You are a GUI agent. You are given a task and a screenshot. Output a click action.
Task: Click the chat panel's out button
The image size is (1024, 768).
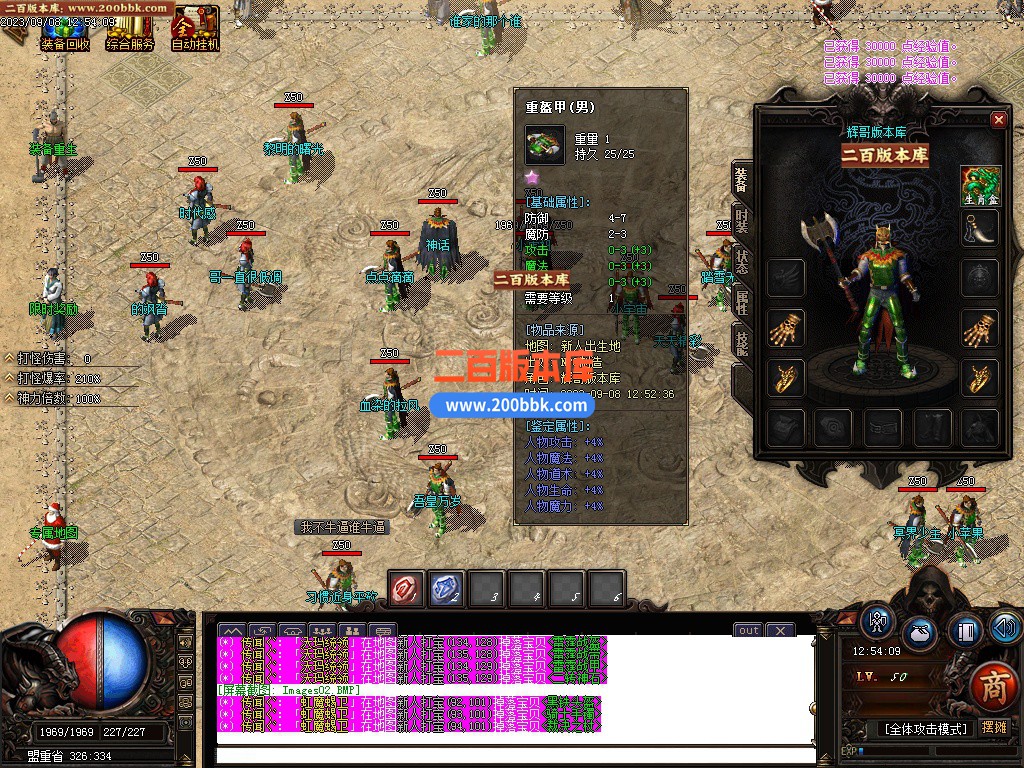point(749,630)
